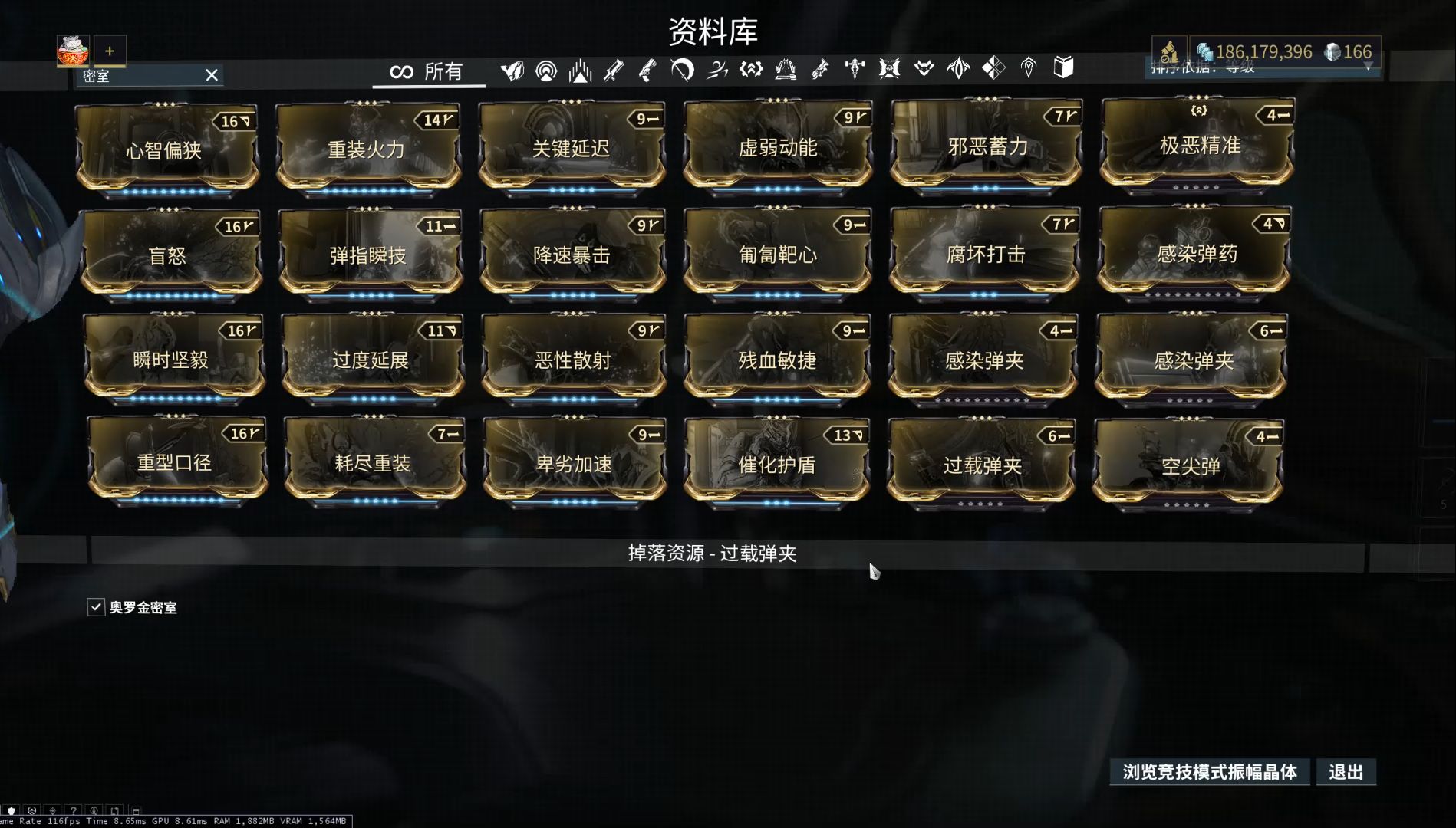Clear the 密室 search with the X
The height and width of the screenshot is (828, 1456).
[212, 75]
